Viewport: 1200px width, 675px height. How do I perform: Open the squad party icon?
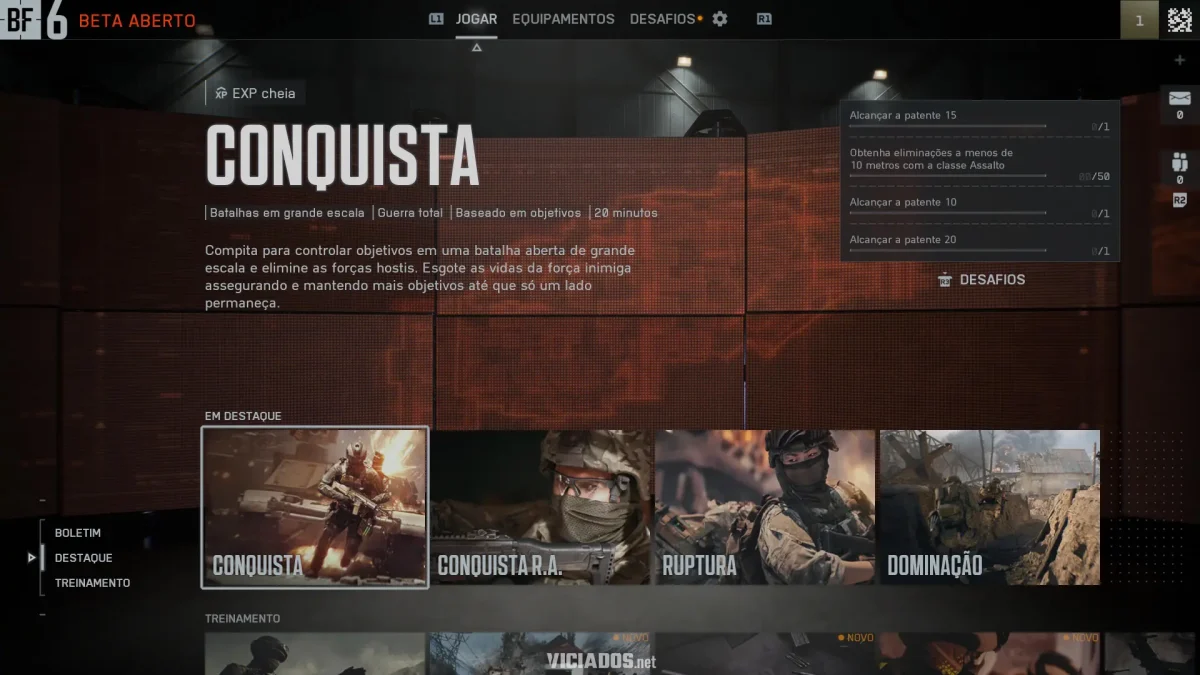[x=1180, y=163]
